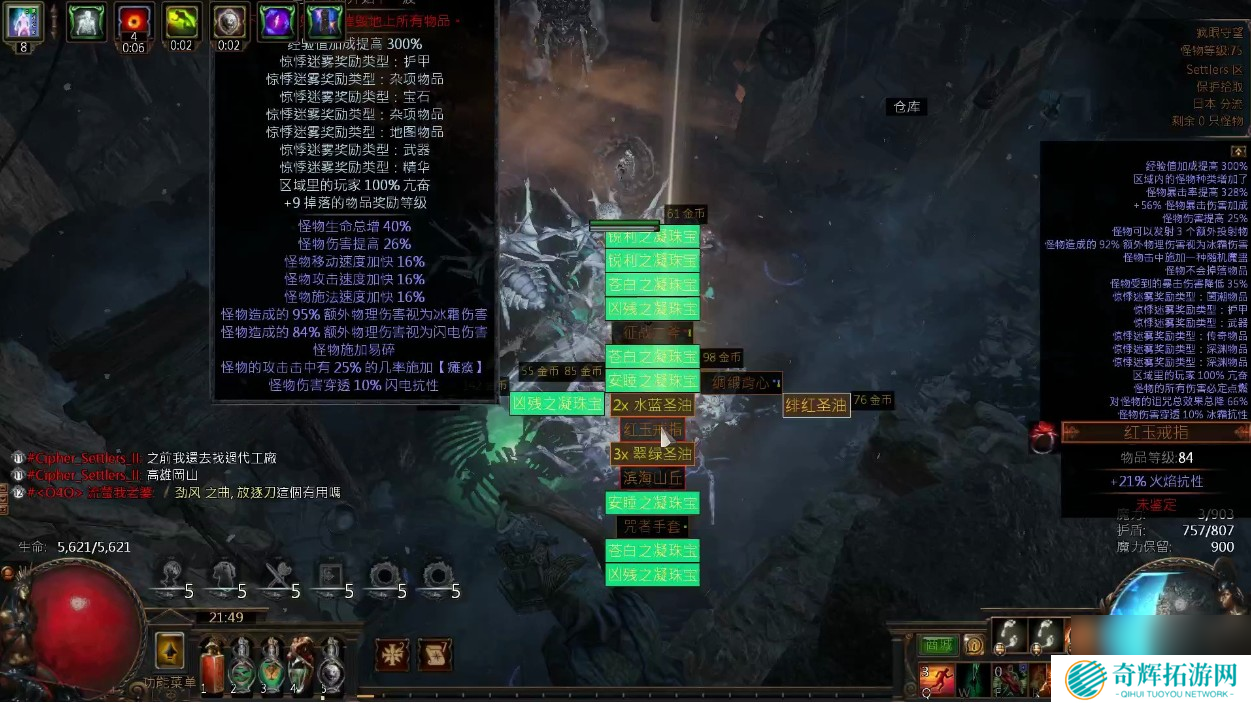This screenshot has height=705, width=1251.
Task: Pick up the 滨海山丘 map label
Action: pos(652,478)
